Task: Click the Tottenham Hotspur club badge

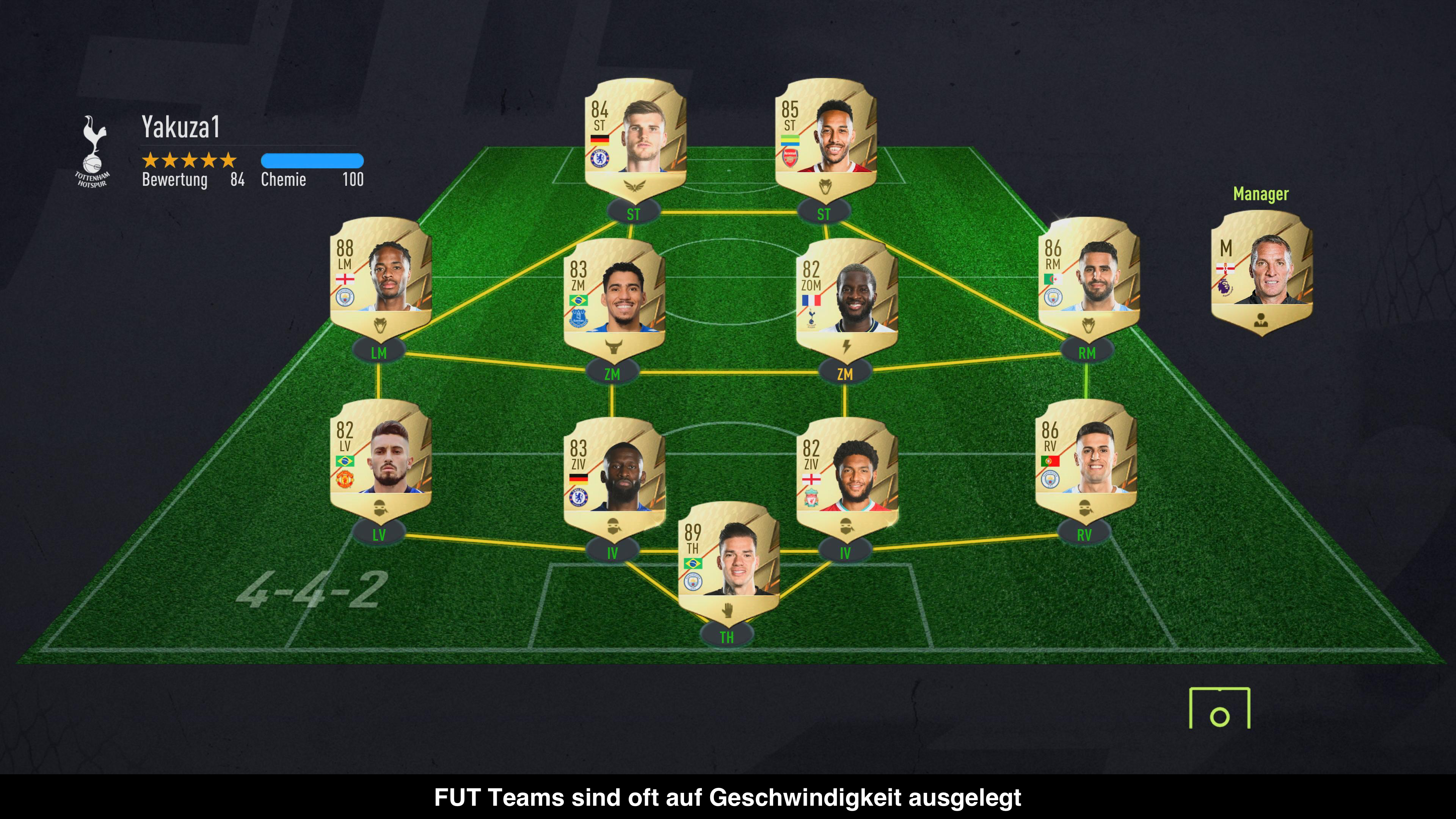Action: tap(93, 151)
